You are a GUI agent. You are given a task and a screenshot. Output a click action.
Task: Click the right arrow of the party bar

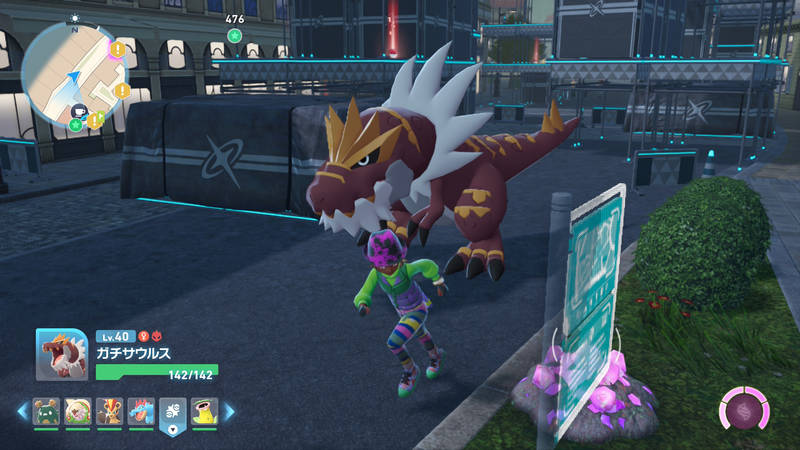pos(229,411)
